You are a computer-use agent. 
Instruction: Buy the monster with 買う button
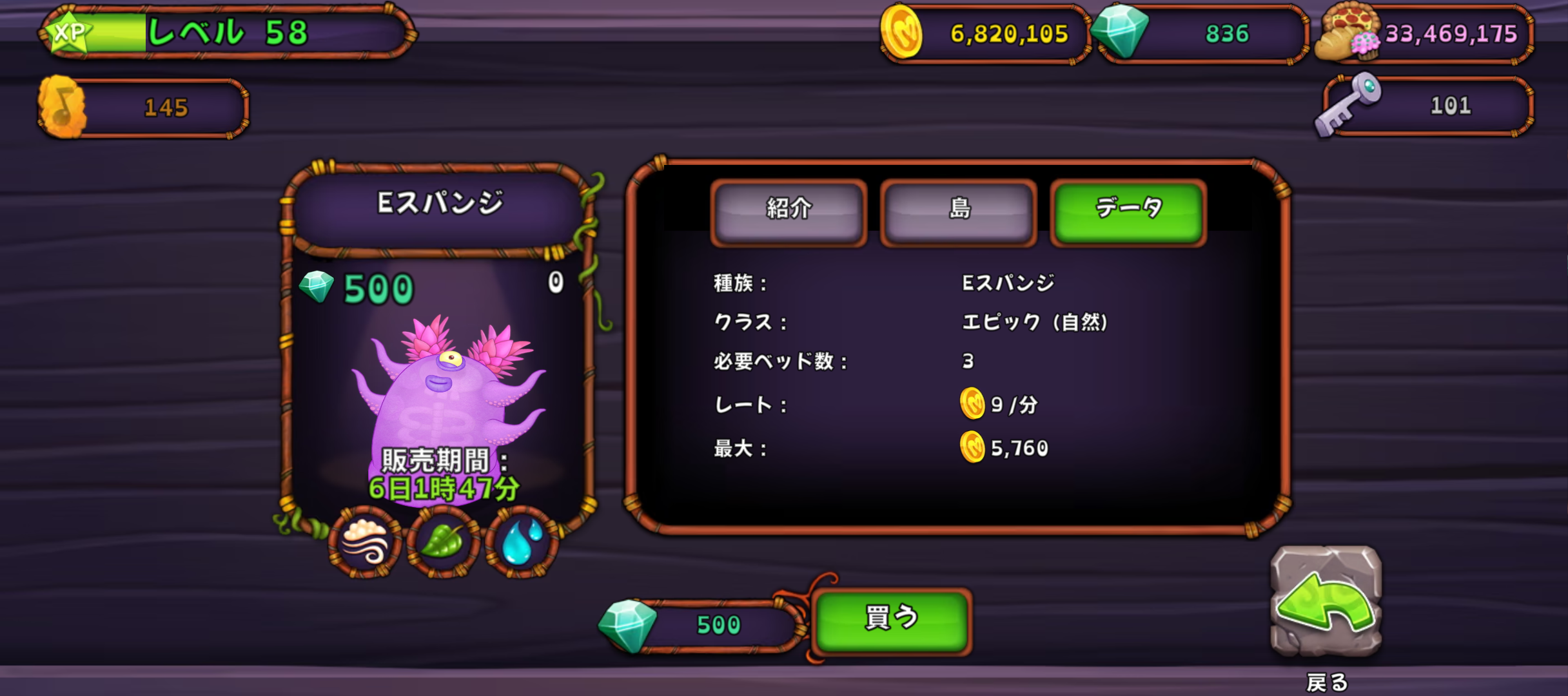pos(891,620)
